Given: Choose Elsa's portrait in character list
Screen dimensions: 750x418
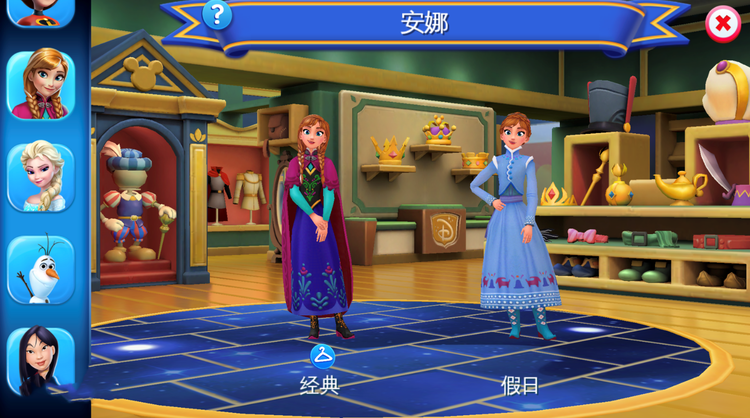Looking at the screenshot, I should (x=41, y=177).
